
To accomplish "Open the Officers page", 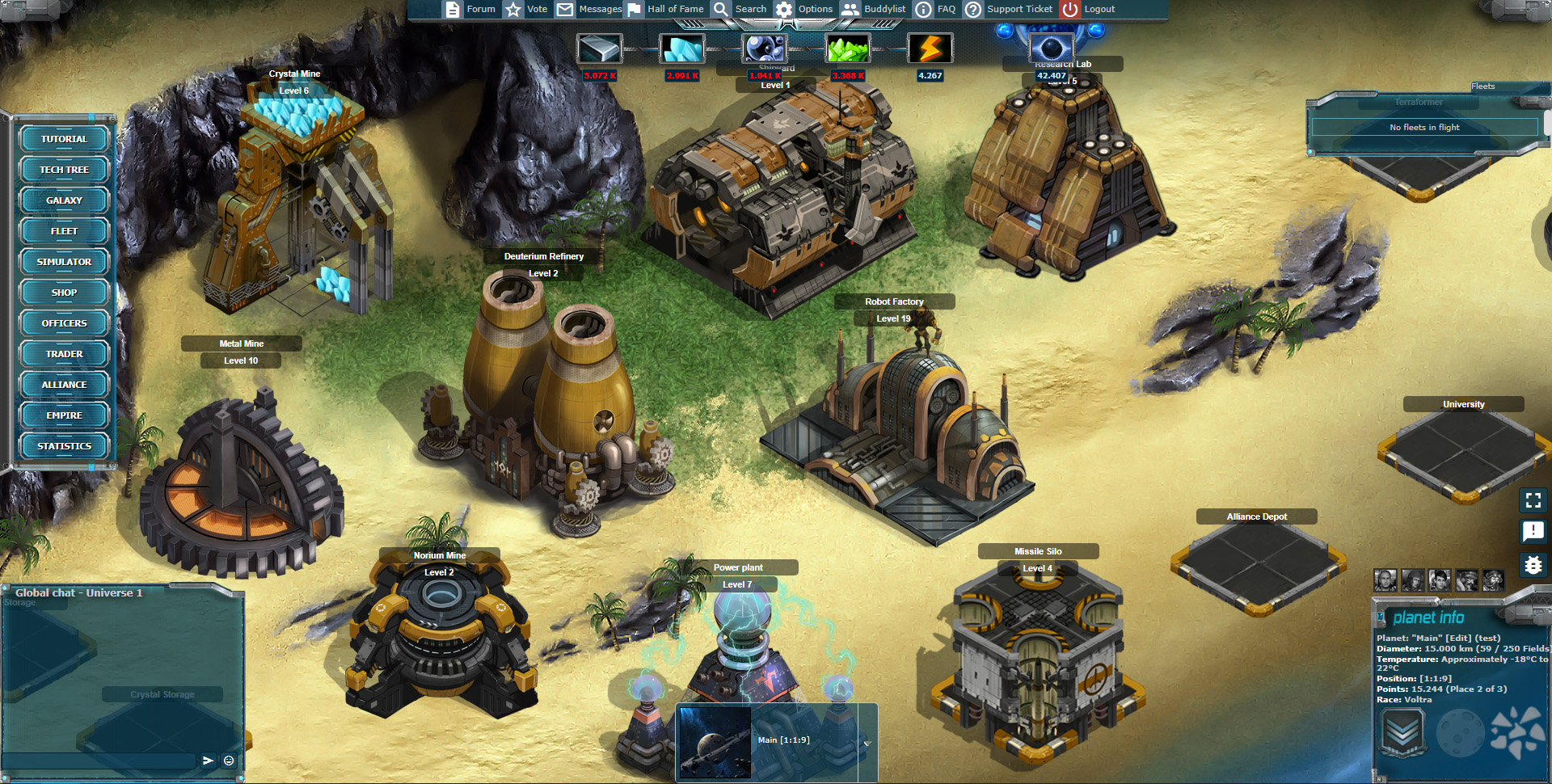I will point(64,323).
